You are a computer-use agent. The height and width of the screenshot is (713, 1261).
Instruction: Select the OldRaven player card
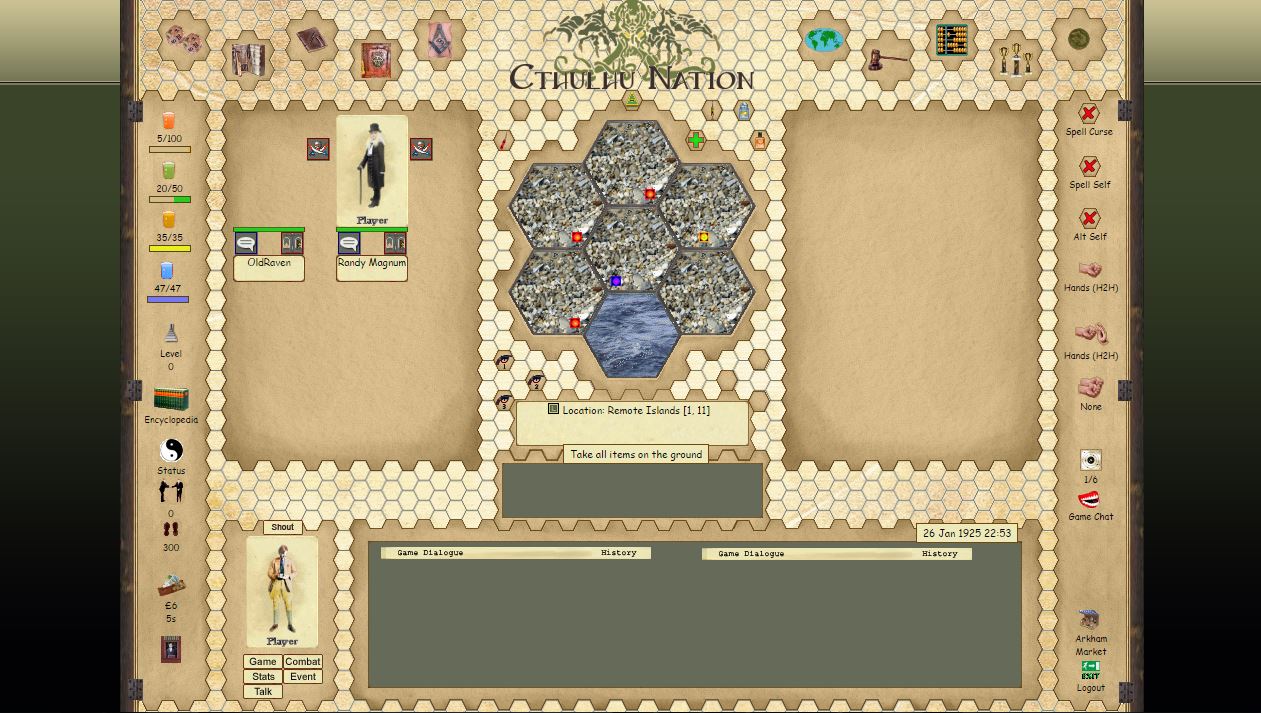[x=269, y=263]
